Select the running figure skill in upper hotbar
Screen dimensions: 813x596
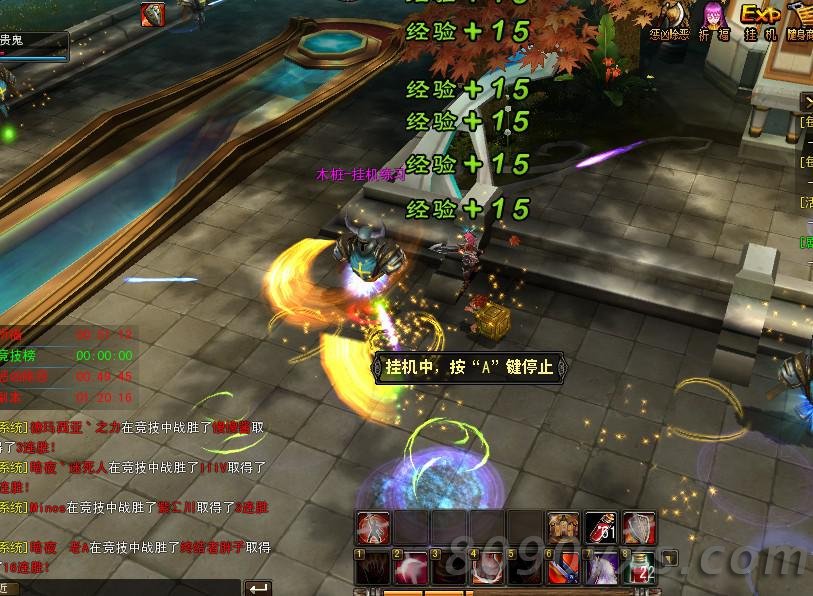[x=374, y=527]
